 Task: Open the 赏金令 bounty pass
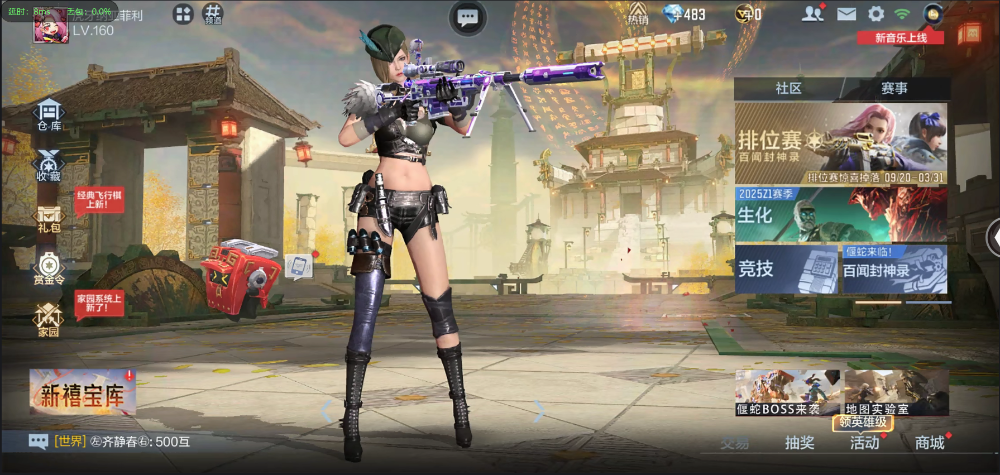[49, 269]
